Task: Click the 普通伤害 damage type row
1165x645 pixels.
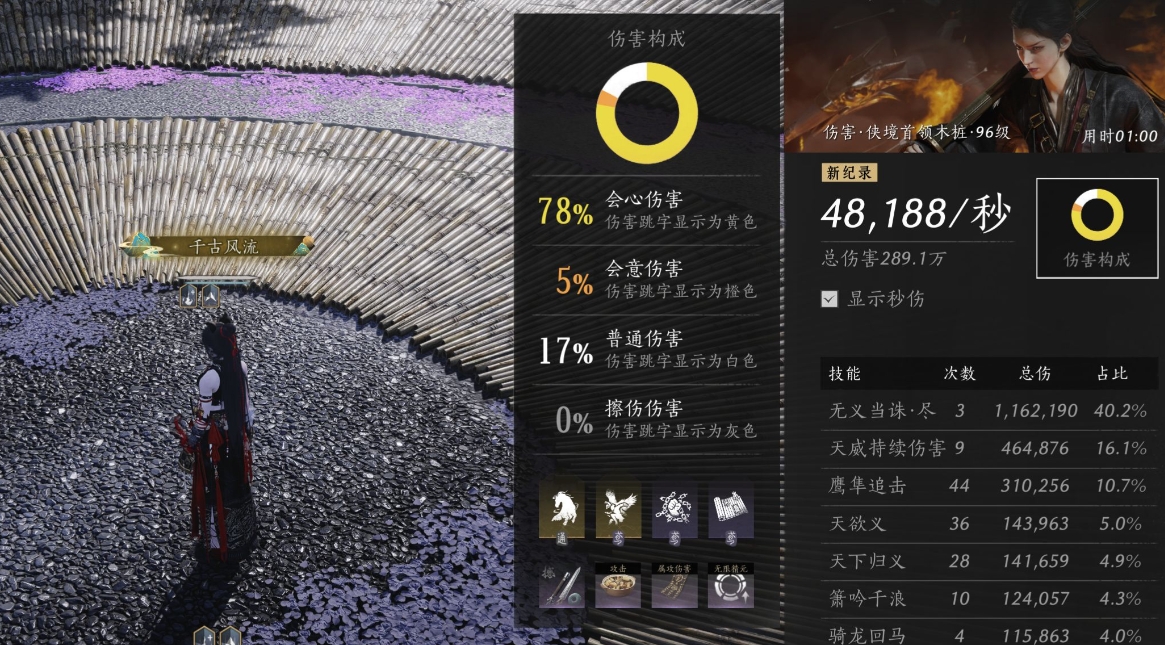Action: point(647,350)
